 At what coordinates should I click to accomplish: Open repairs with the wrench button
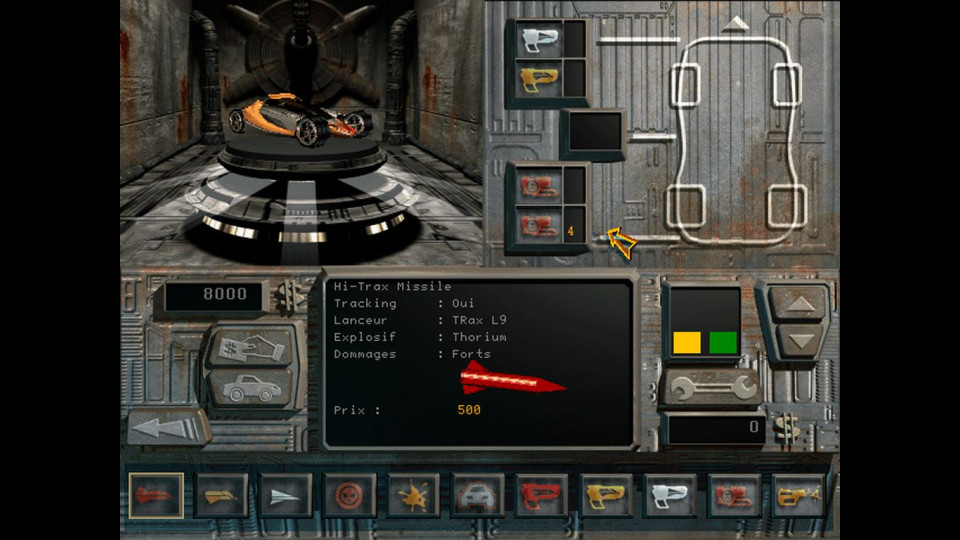pos(711,388)
